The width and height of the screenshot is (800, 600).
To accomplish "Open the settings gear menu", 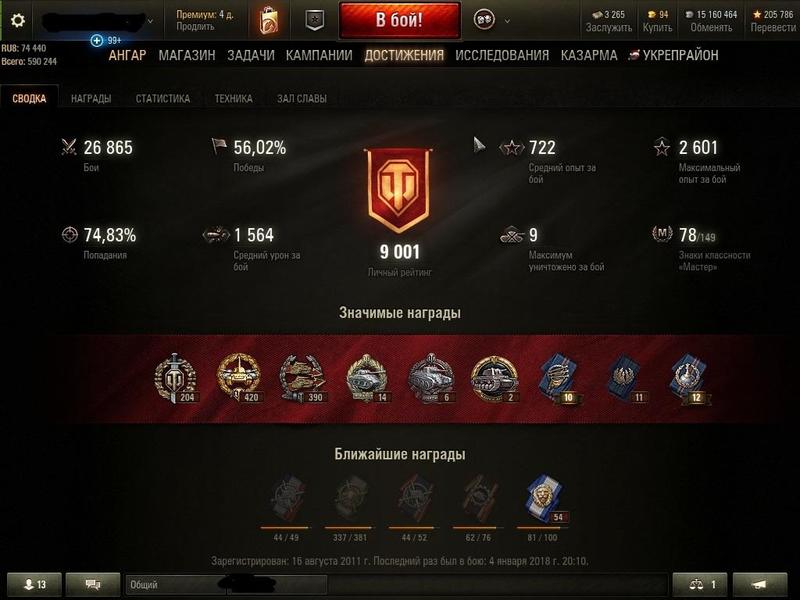I will 17,20.
